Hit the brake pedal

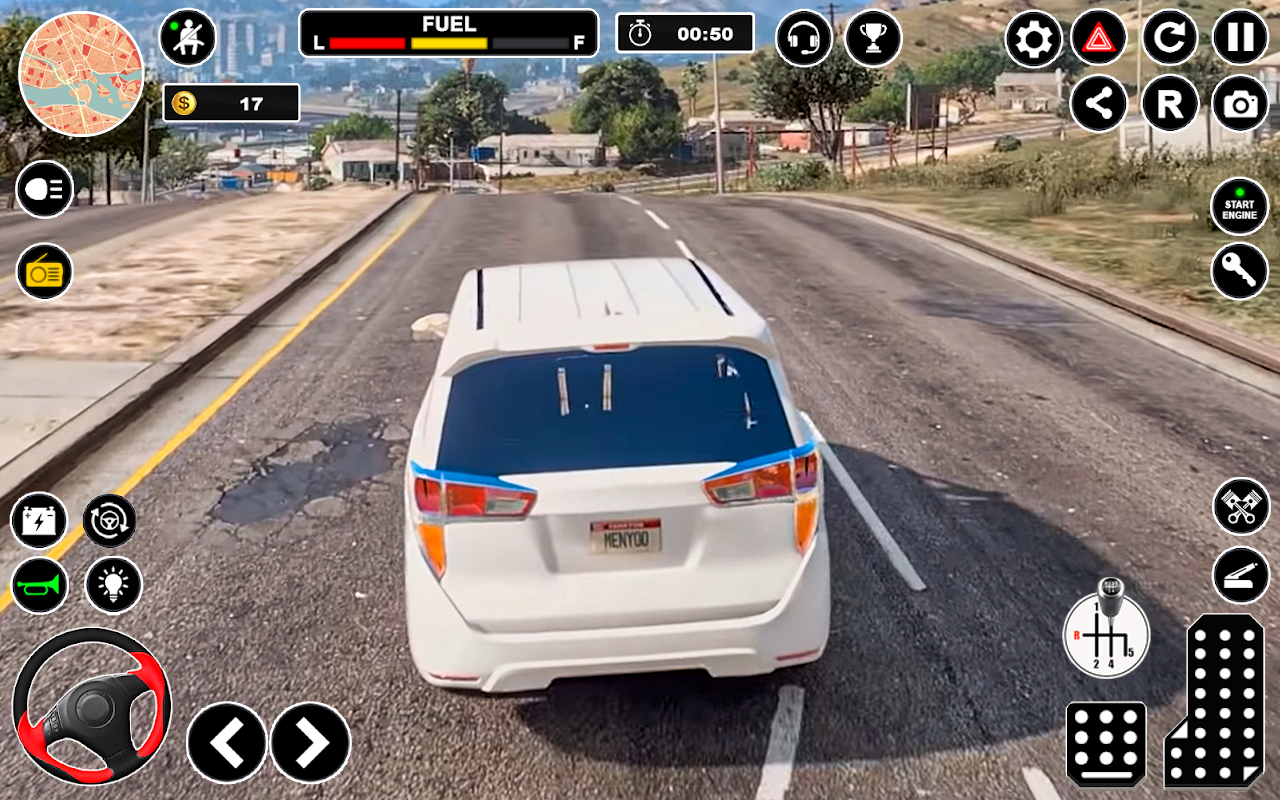(x=1106, y=743)
